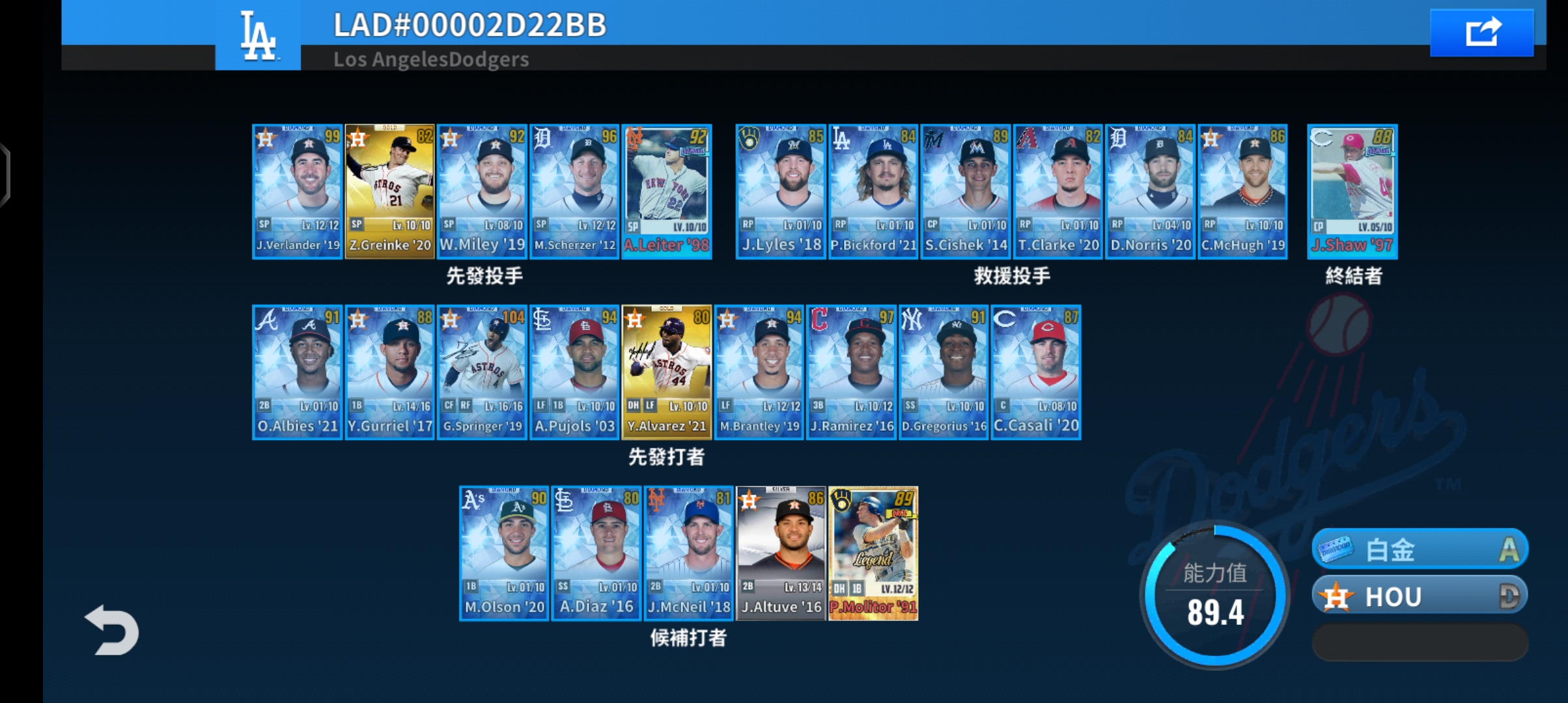Select the A.Pujols '03 starting batter card
Viewport: 1568px width, 703px height.
[574, 372]
